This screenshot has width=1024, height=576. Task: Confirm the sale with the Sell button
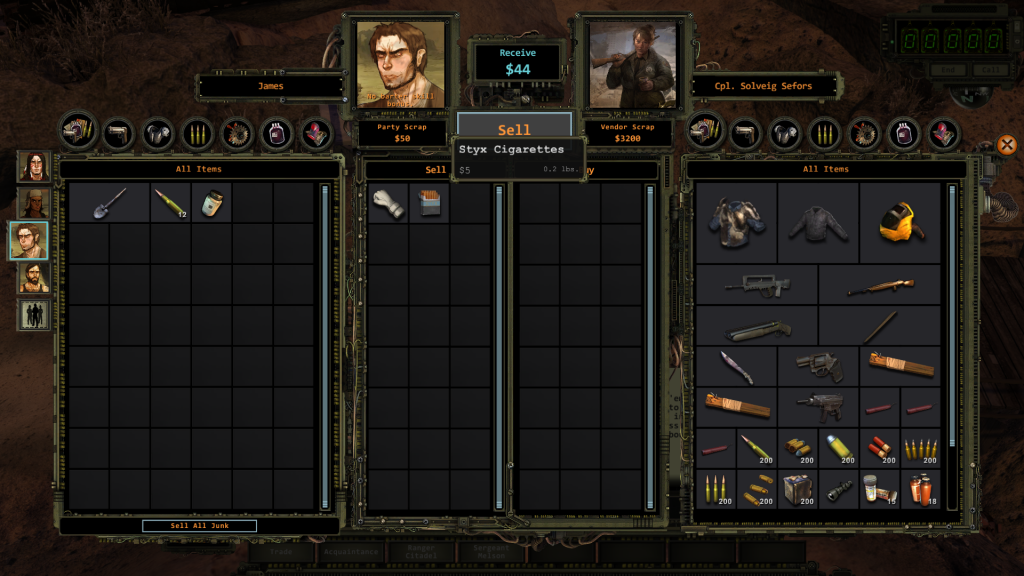514,130
